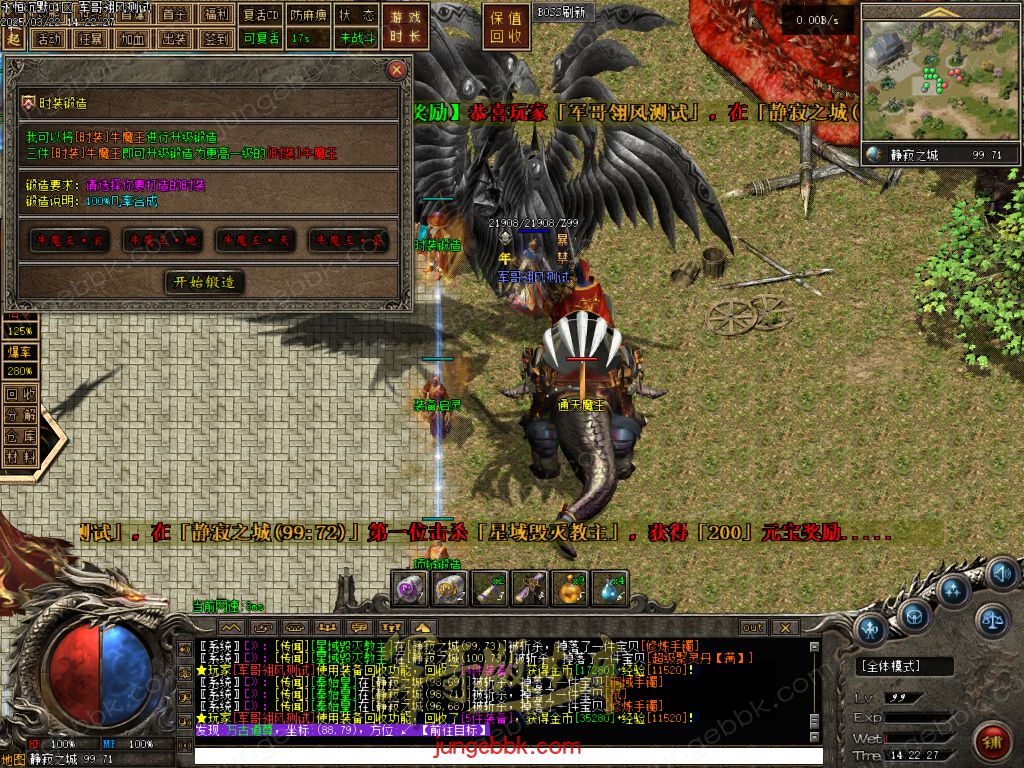
Task: Click the 开始锻造 button
Action: (204, 282)
